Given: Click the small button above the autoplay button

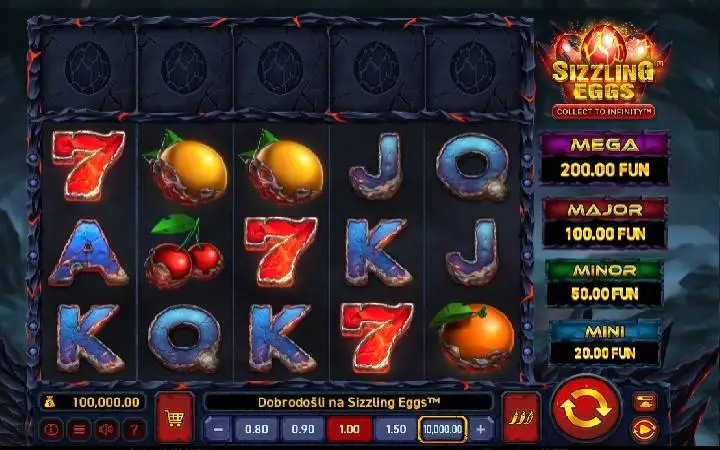Looking at the screenshot, I should coord(644,402).
